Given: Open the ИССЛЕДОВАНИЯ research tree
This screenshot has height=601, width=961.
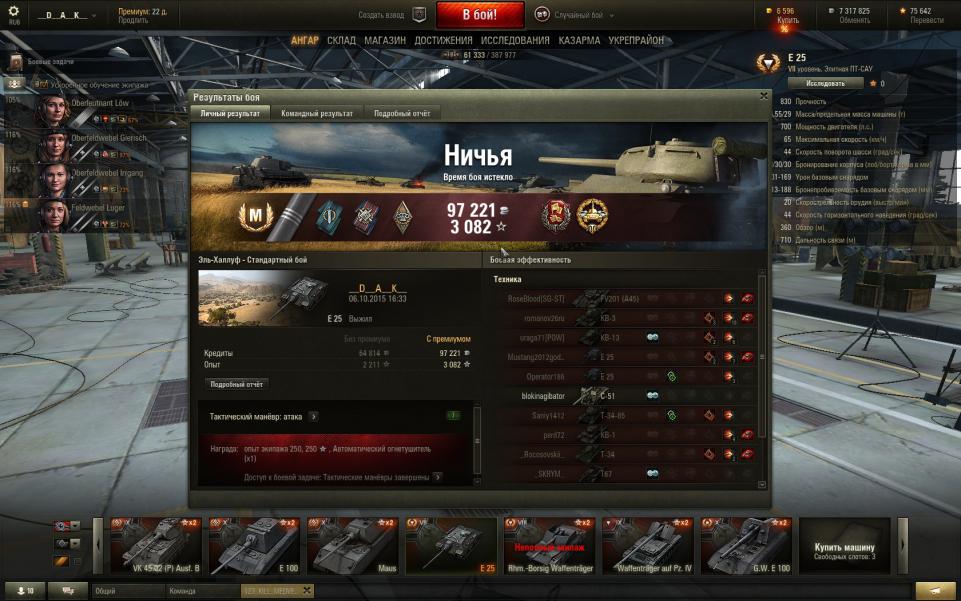Looking at the screenshot, I should (x=515, y=40).
